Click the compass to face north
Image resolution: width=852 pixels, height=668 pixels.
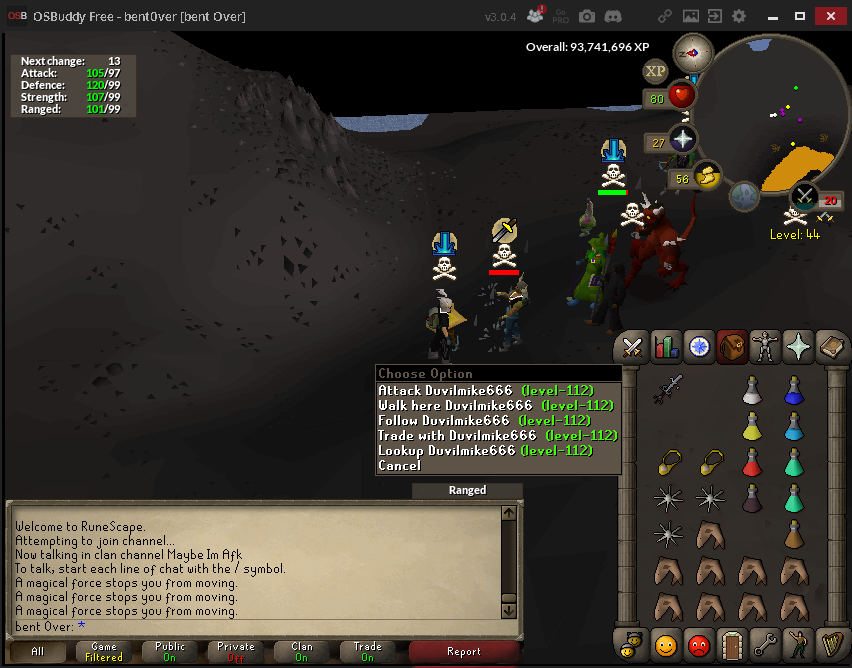pos(692,52)
